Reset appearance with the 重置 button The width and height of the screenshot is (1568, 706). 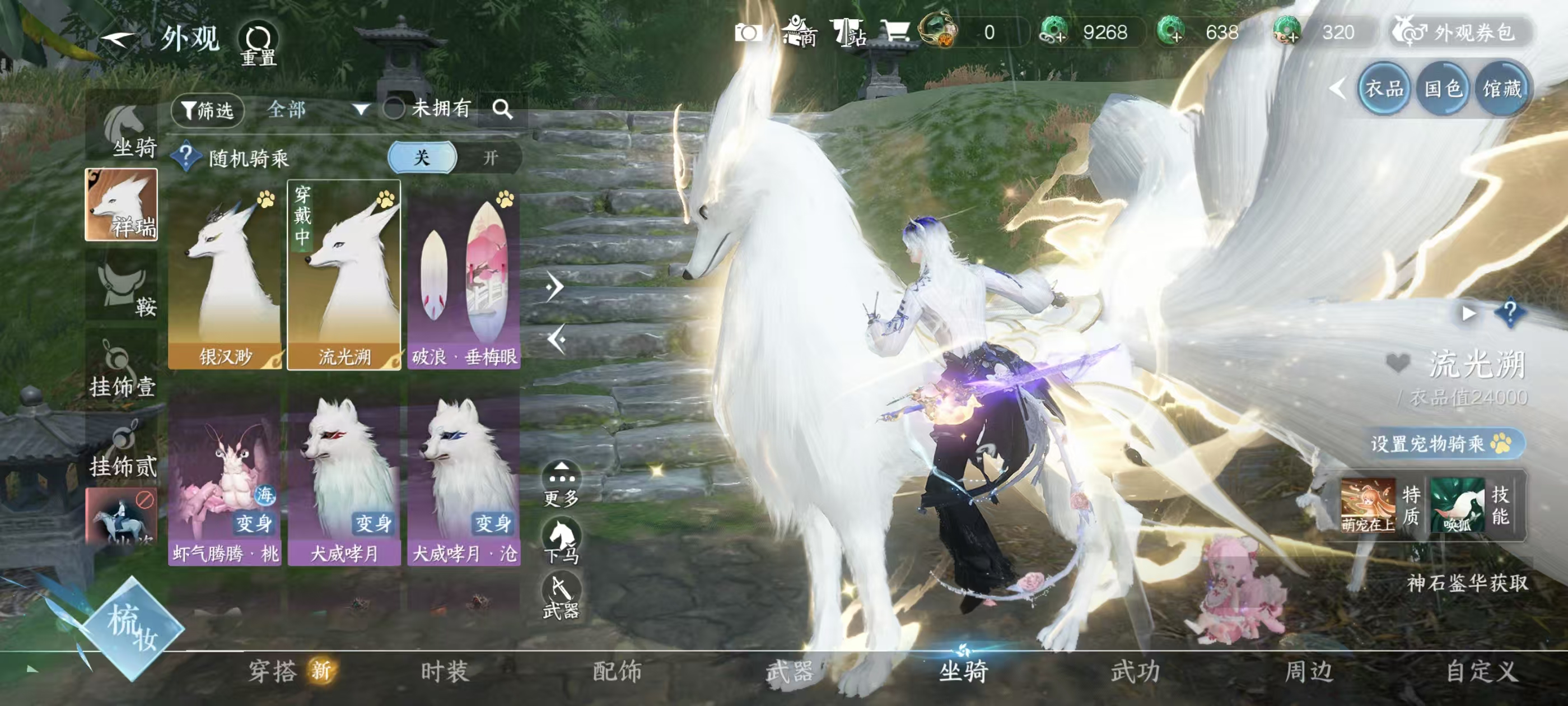click(x=258, y=44)
